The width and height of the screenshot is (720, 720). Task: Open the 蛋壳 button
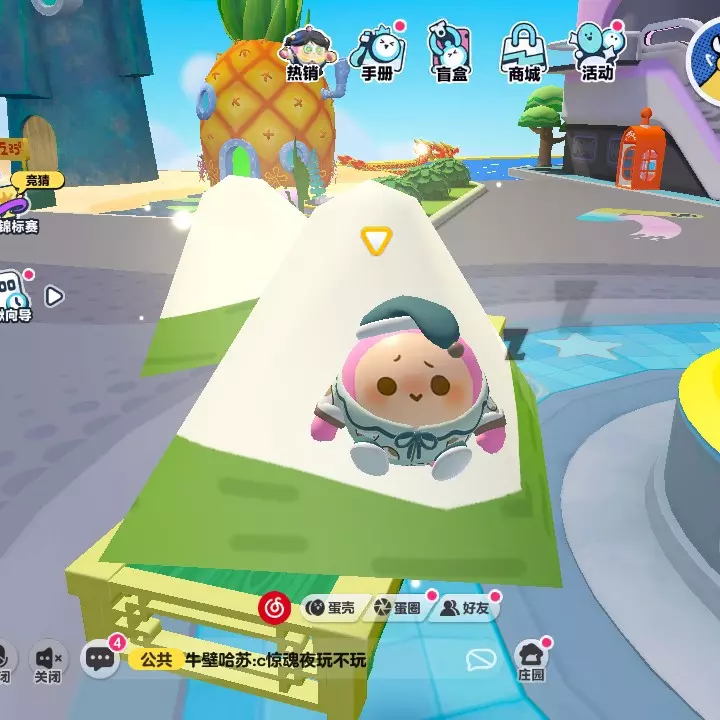[328, 607]
